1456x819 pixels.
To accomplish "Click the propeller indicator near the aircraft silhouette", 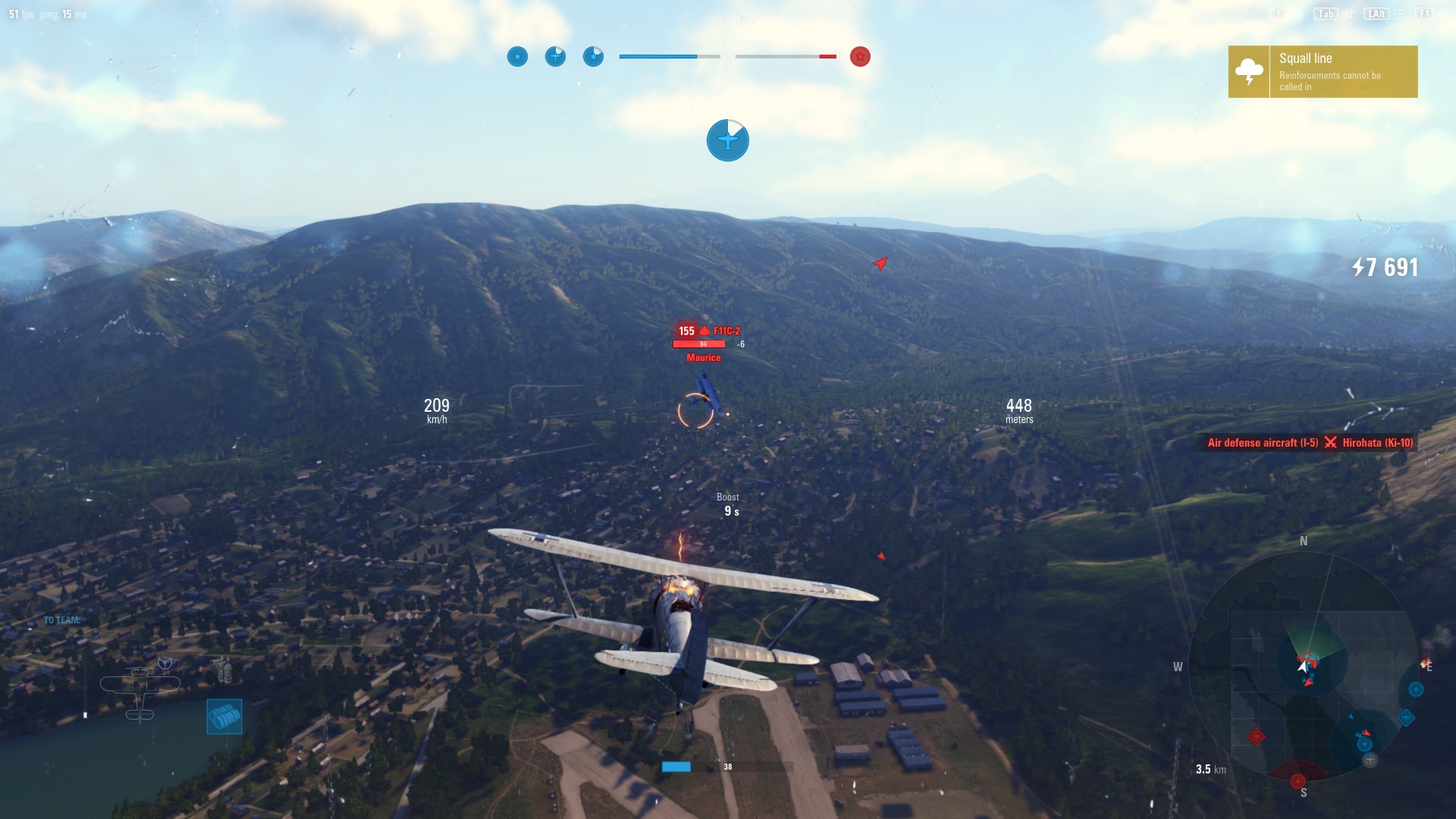I will coord(165,663).
